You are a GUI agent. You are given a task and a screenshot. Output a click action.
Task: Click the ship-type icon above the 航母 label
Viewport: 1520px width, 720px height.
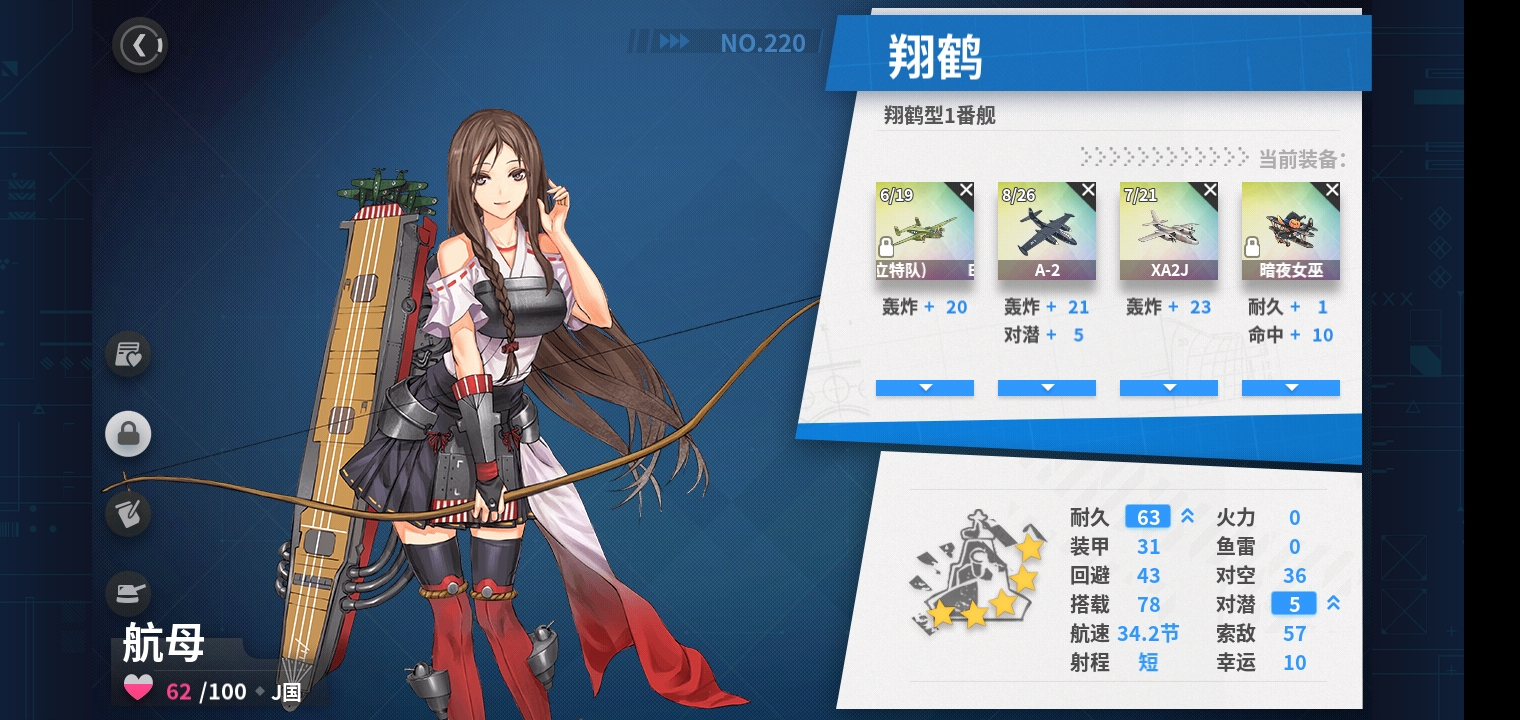(128, 593)
